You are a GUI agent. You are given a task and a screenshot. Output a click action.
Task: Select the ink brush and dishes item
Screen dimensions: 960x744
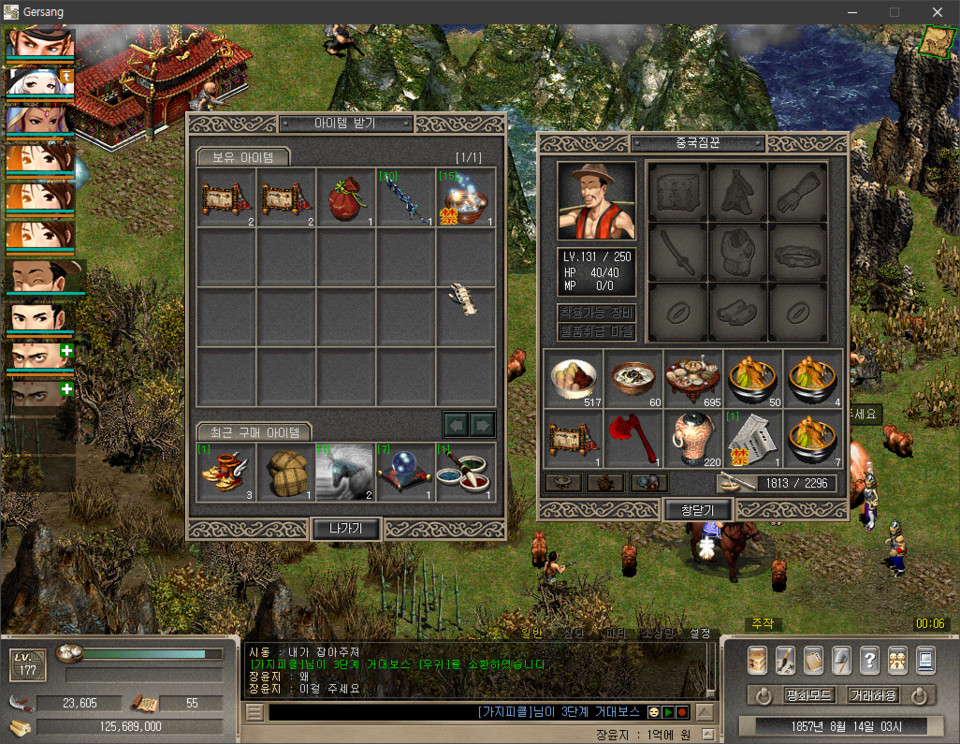466,472
